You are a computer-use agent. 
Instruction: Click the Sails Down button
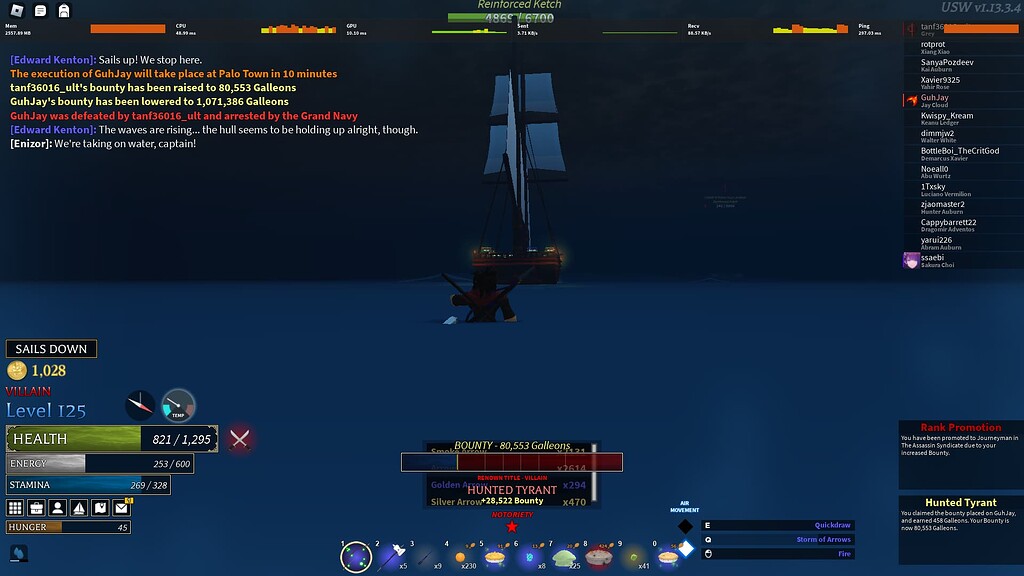(x=51, y=349)
